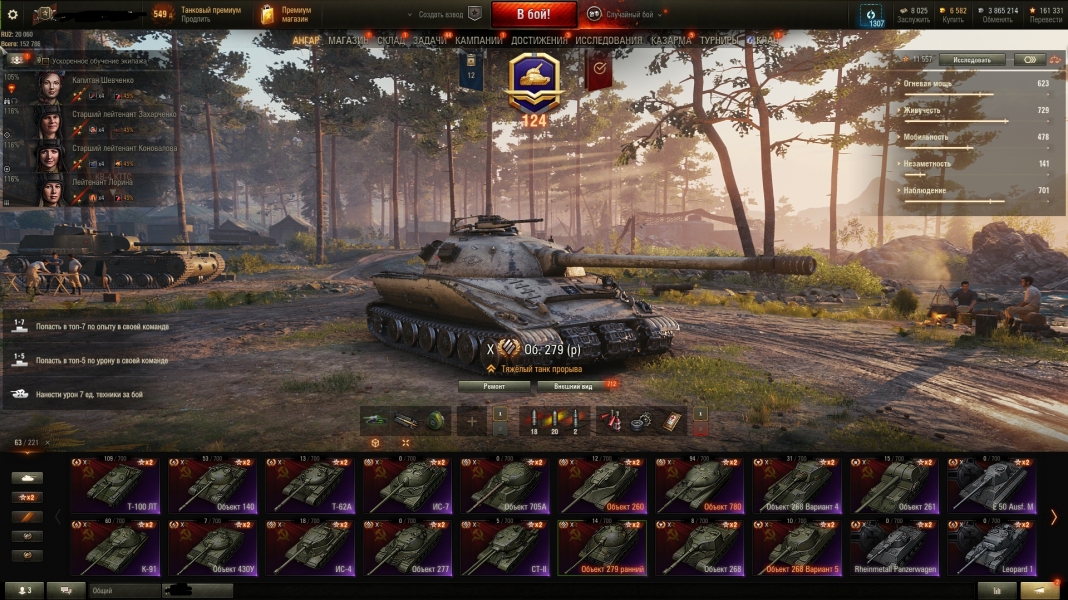
Task: Select the Т-100 ЛТ tank in carousel
Action: (115, 486)
